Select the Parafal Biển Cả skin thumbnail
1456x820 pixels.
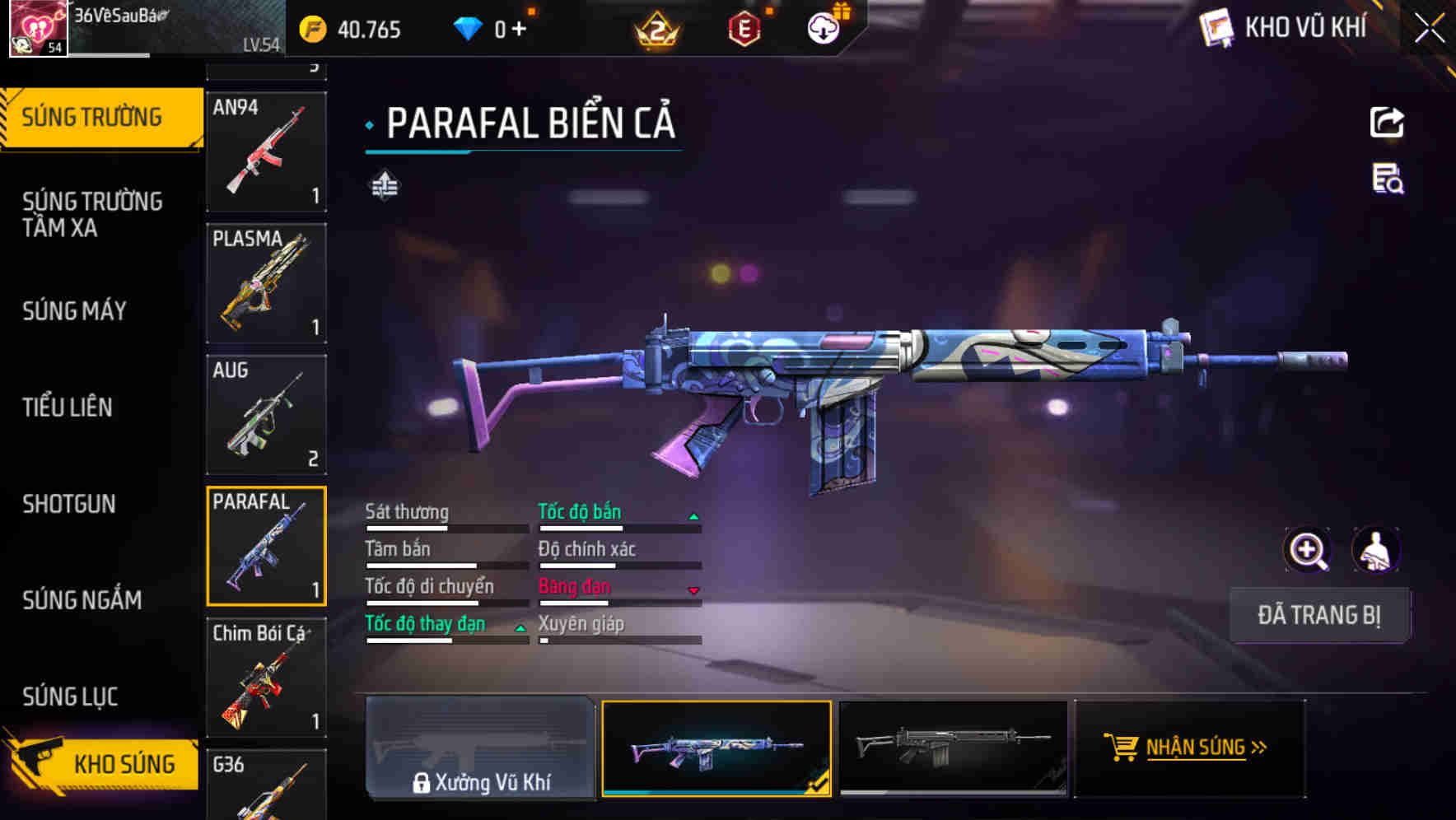point(716,748)
